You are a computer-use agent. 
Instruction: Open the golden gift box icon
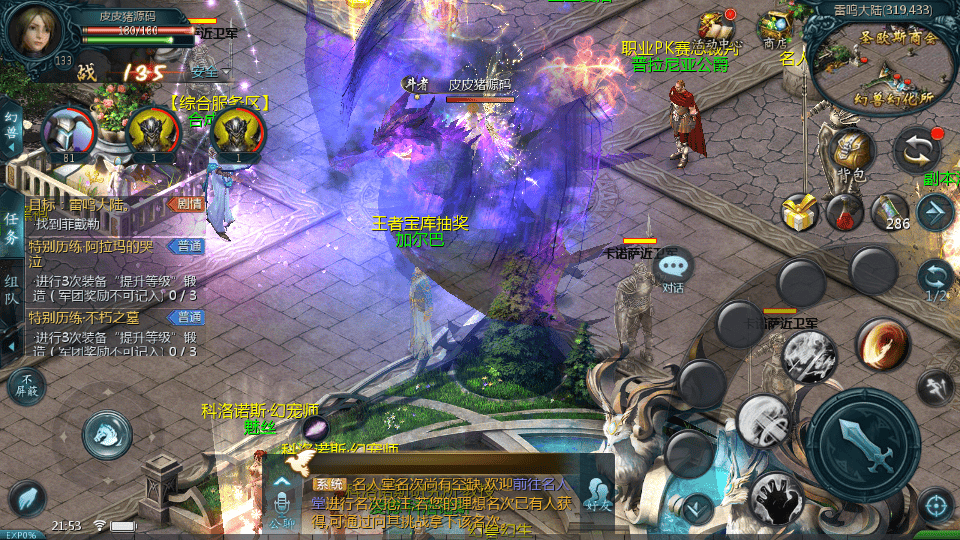pos(800,212)
